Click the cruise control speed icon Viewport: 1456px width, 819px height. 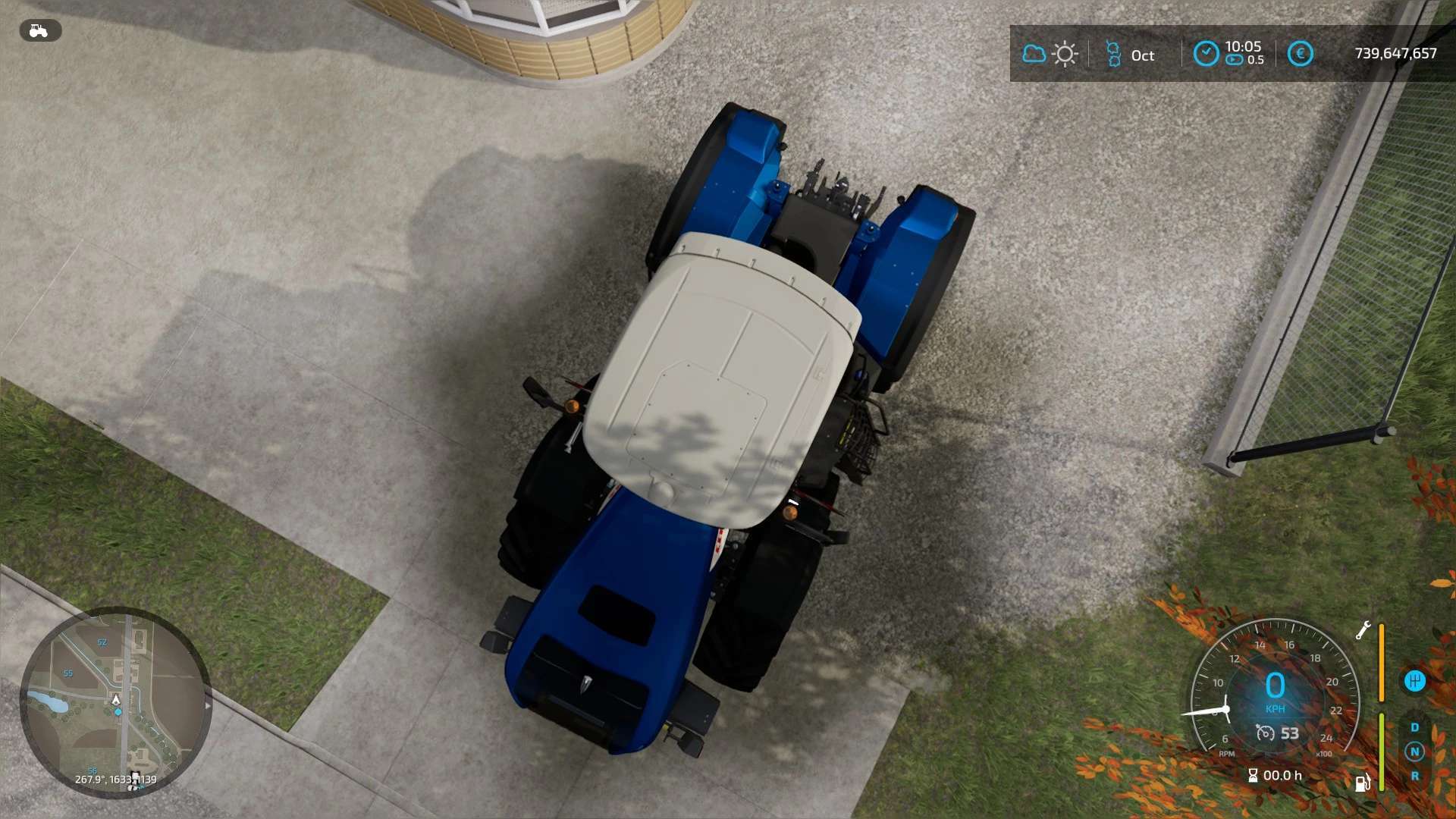click(x=1266, y=733)
